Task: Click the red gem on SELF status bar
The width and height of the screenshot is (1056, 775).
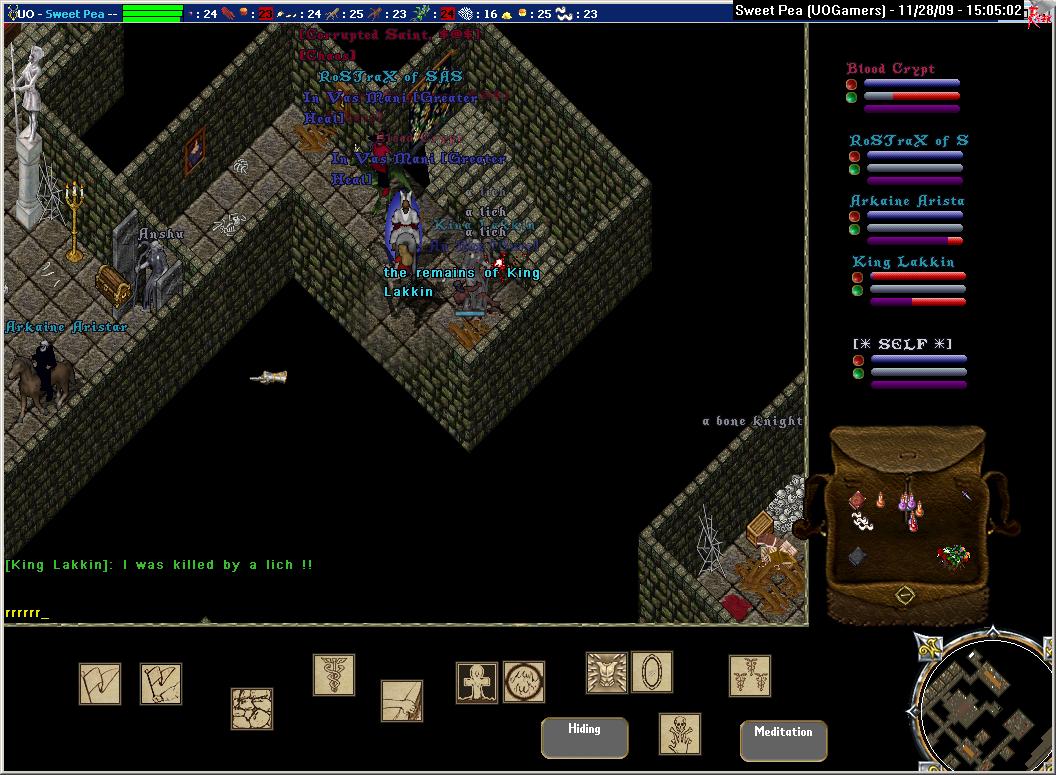Action: tap(857, 360)
